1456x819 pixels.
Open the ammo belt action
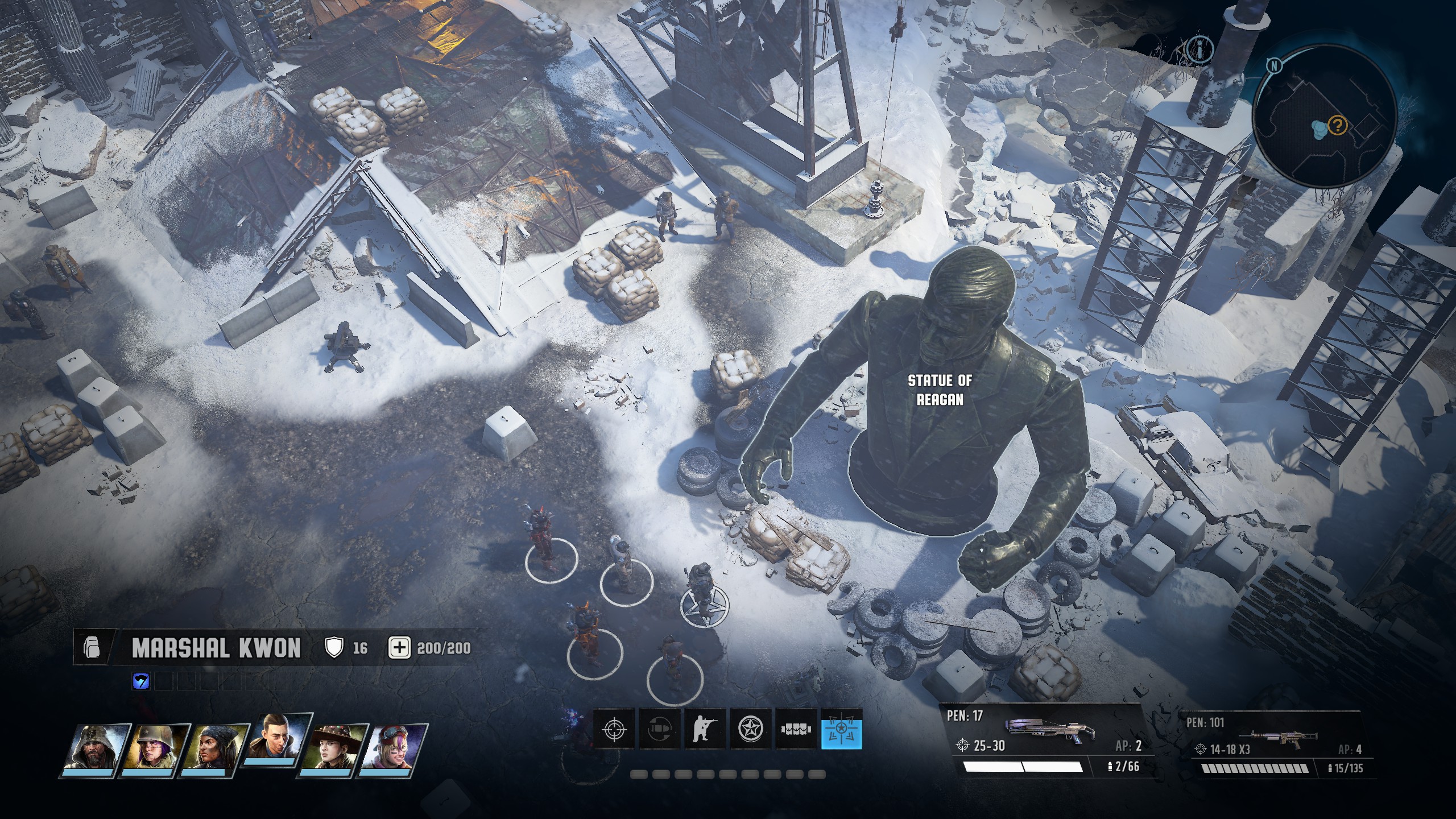pyautogui.click(x=796, y=729)
